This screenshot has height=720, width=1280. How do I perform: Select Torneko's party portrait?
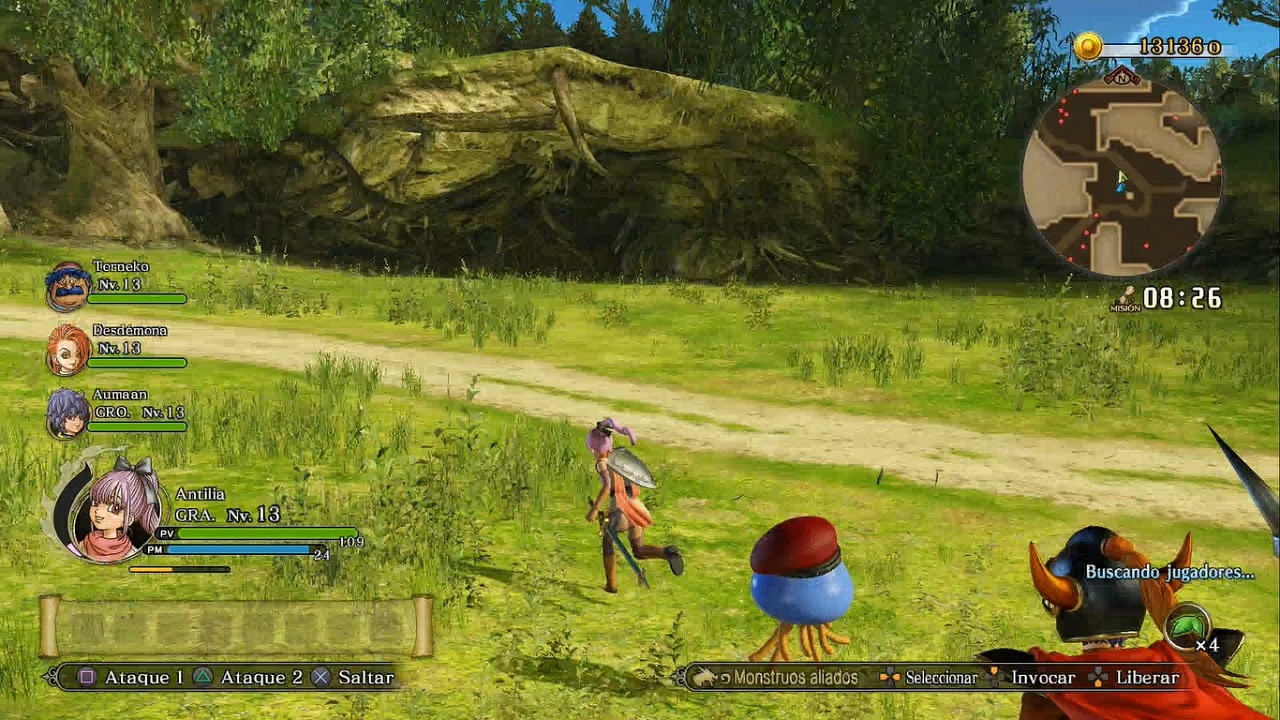pos(67,285)
